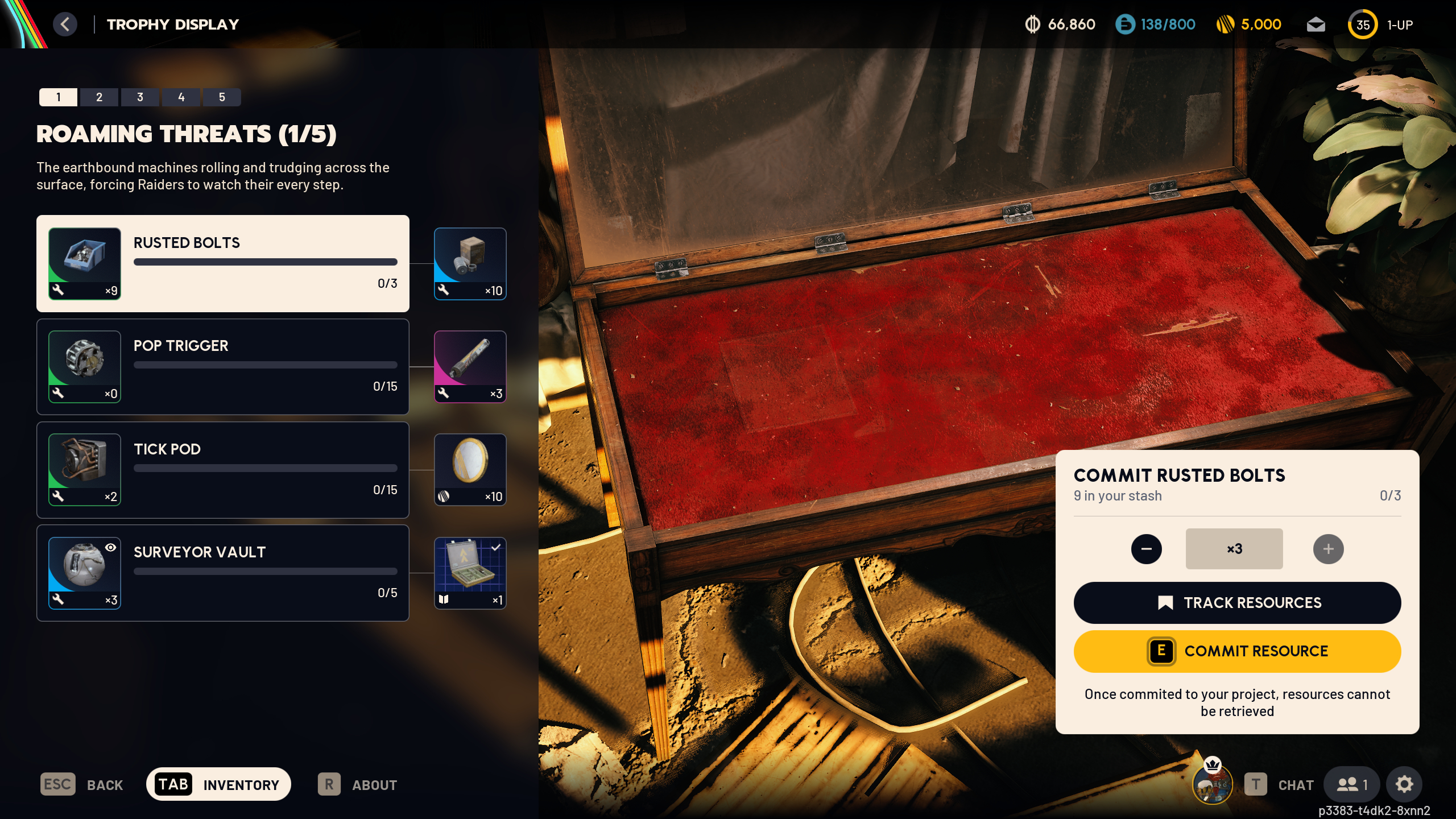Click the checkmark on the briefcase reward
Screen dimensions: 1456x819
point(496,547)
